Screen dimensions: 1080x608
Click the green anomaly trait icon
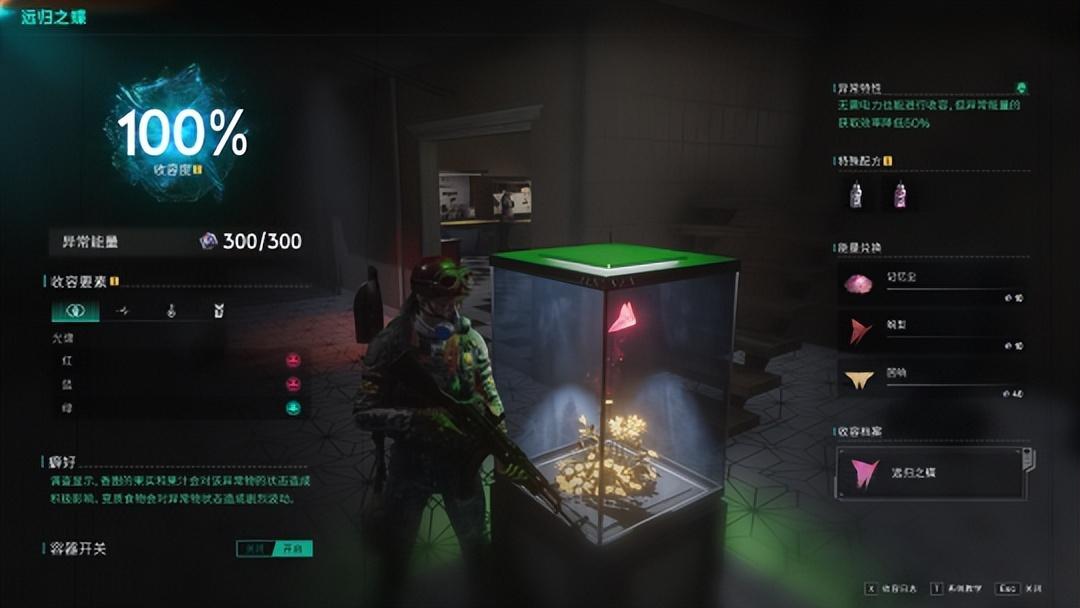1020,88
